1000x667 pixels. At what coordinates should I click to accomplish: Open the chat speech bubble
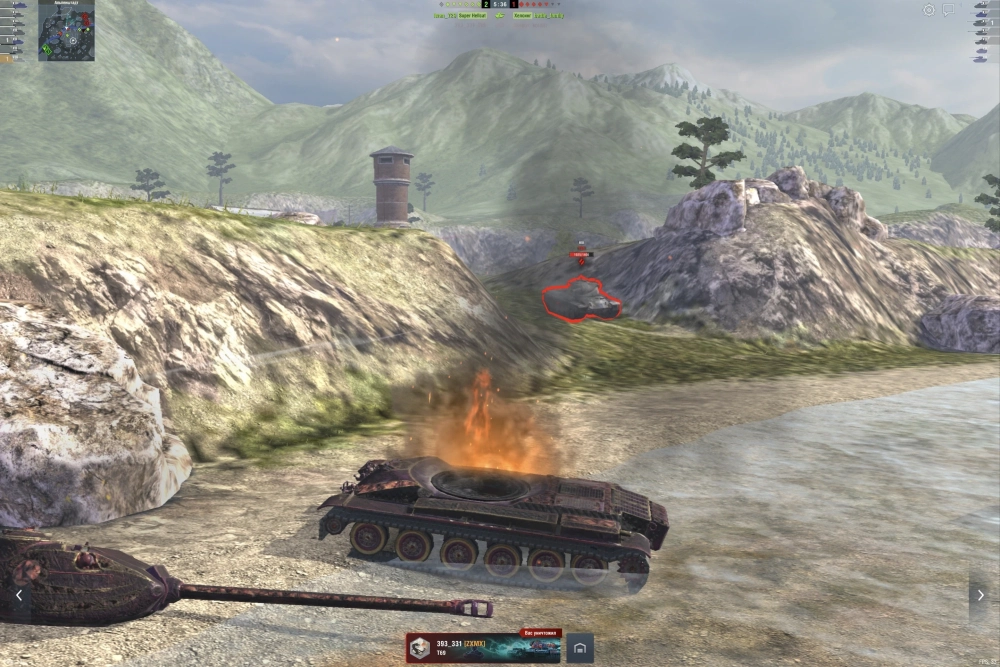(x=948, y=10)
